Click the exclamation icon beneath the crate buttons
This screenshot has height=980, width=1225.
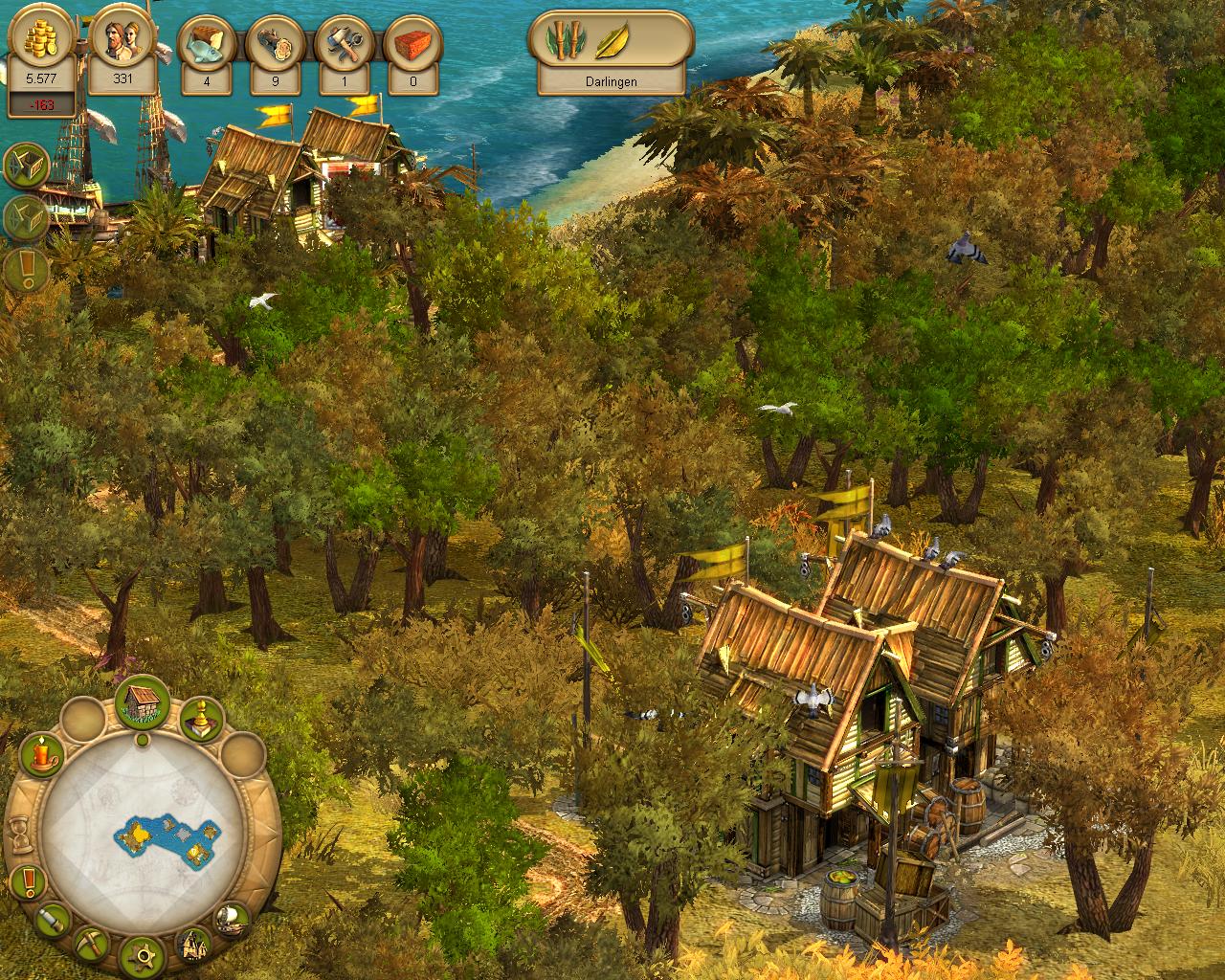point(26,270)
